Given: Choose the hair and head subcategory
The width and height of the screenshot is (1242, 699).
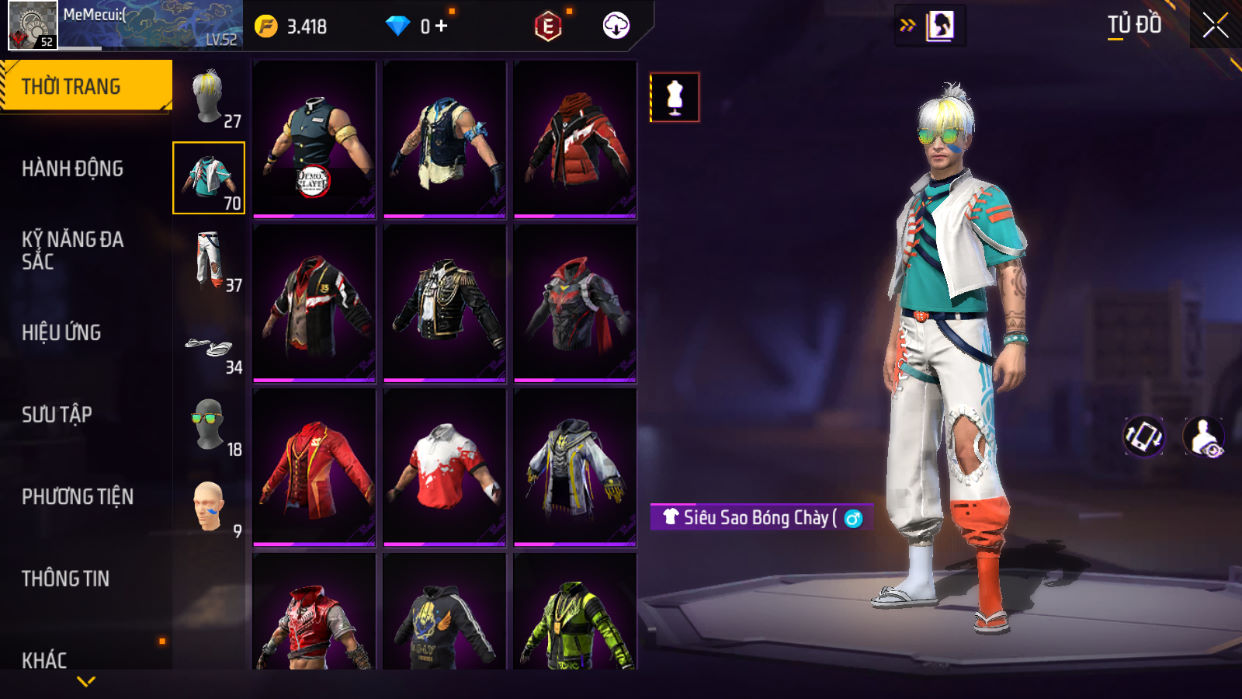Looking at the screenshot, I should [x=209, y=99].
